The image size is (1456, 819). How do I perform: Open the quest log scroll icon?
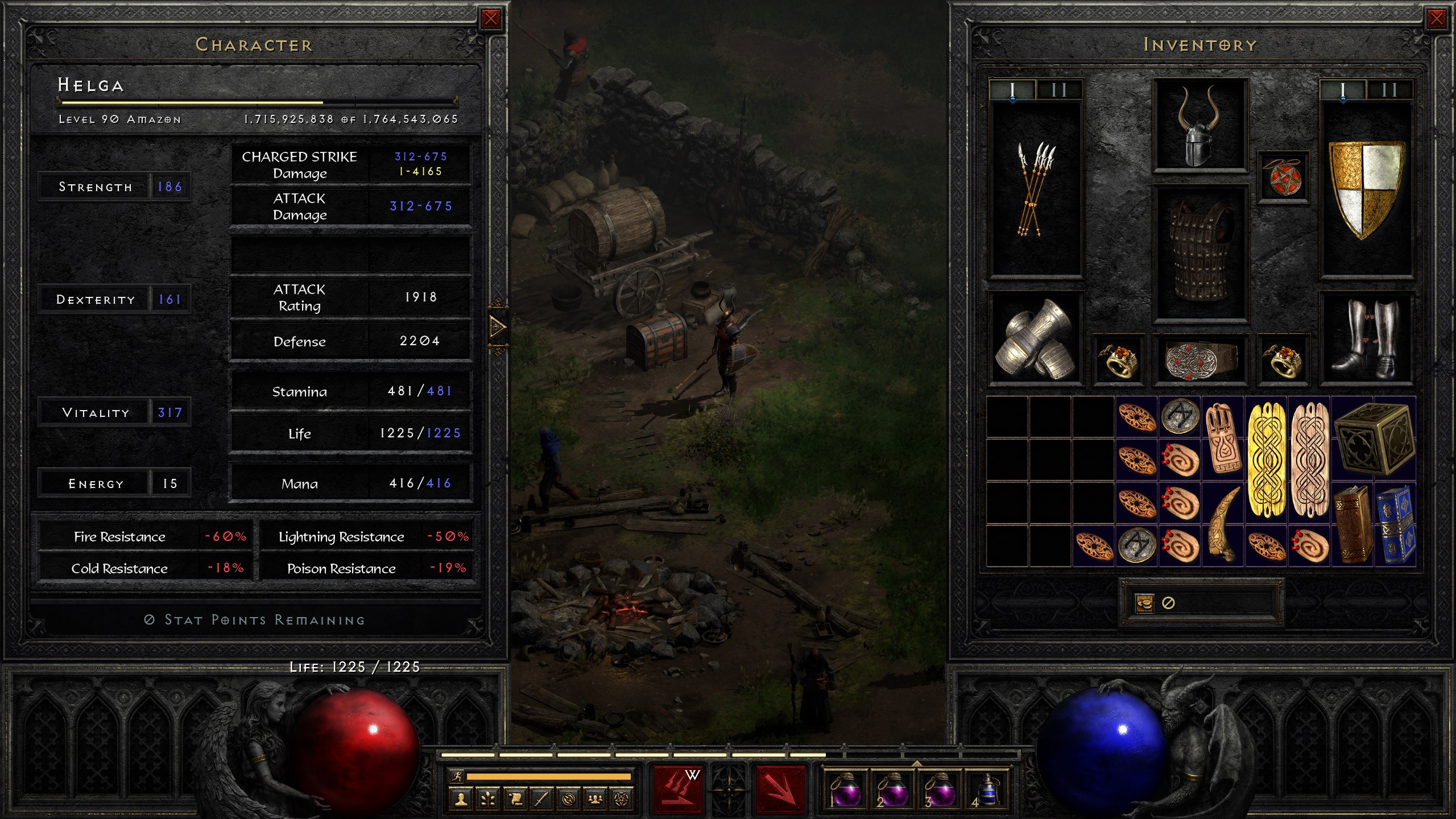tap(516, 800)
